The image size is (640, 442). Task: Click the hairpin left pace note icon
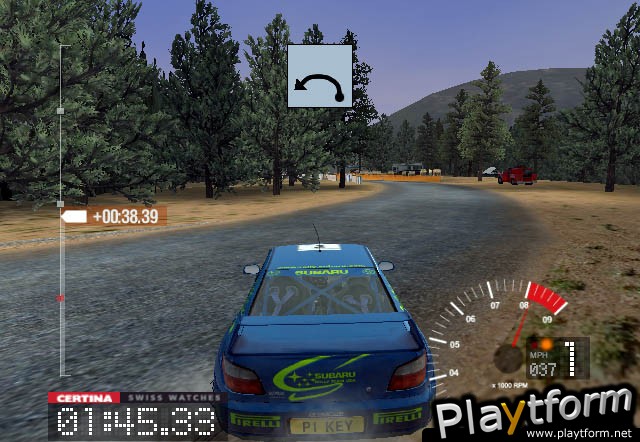pos(320,76)
